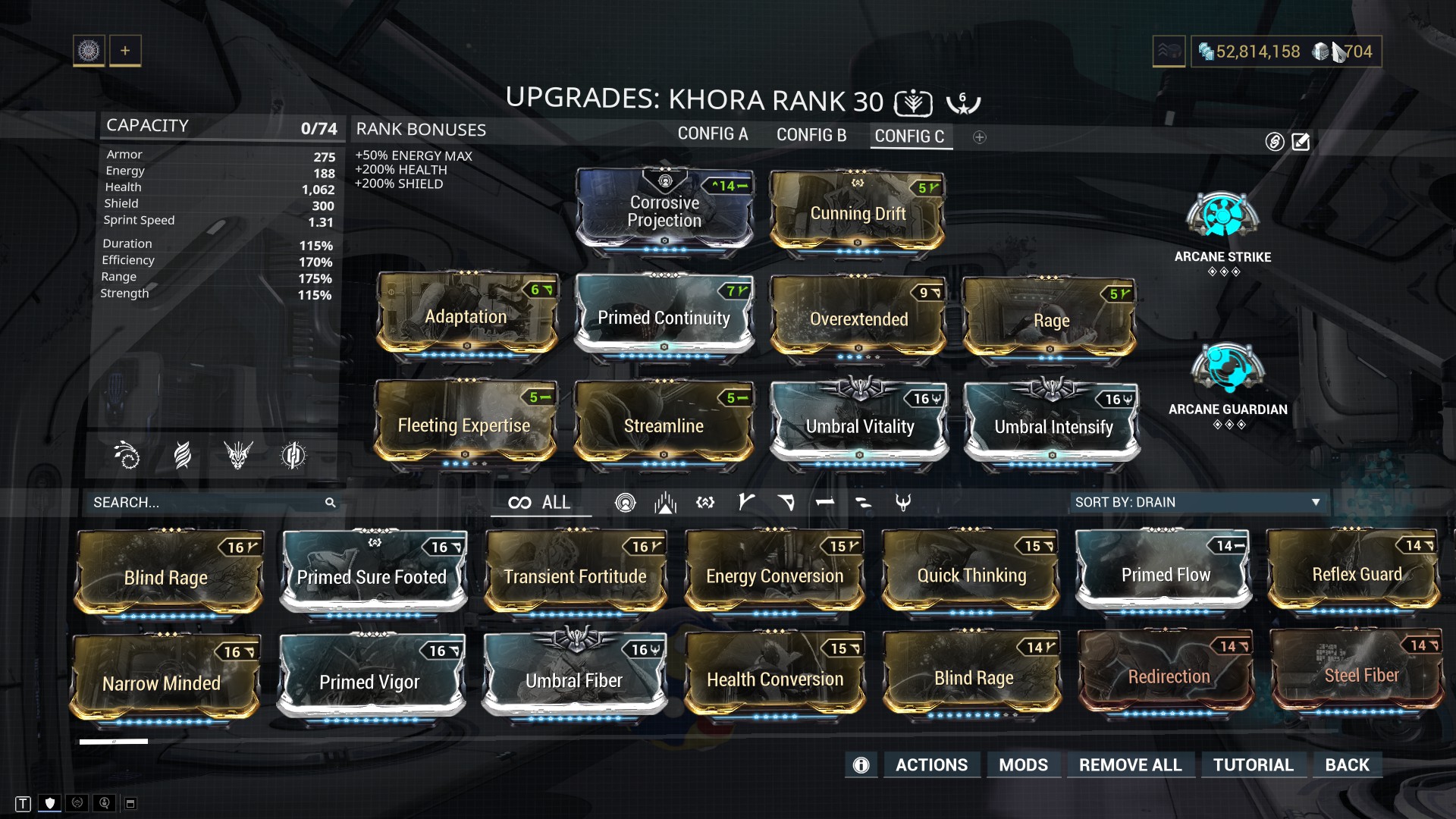Open the Tutorial
This screenshot has width=1456, height=819.
(x=1253, y=764)
